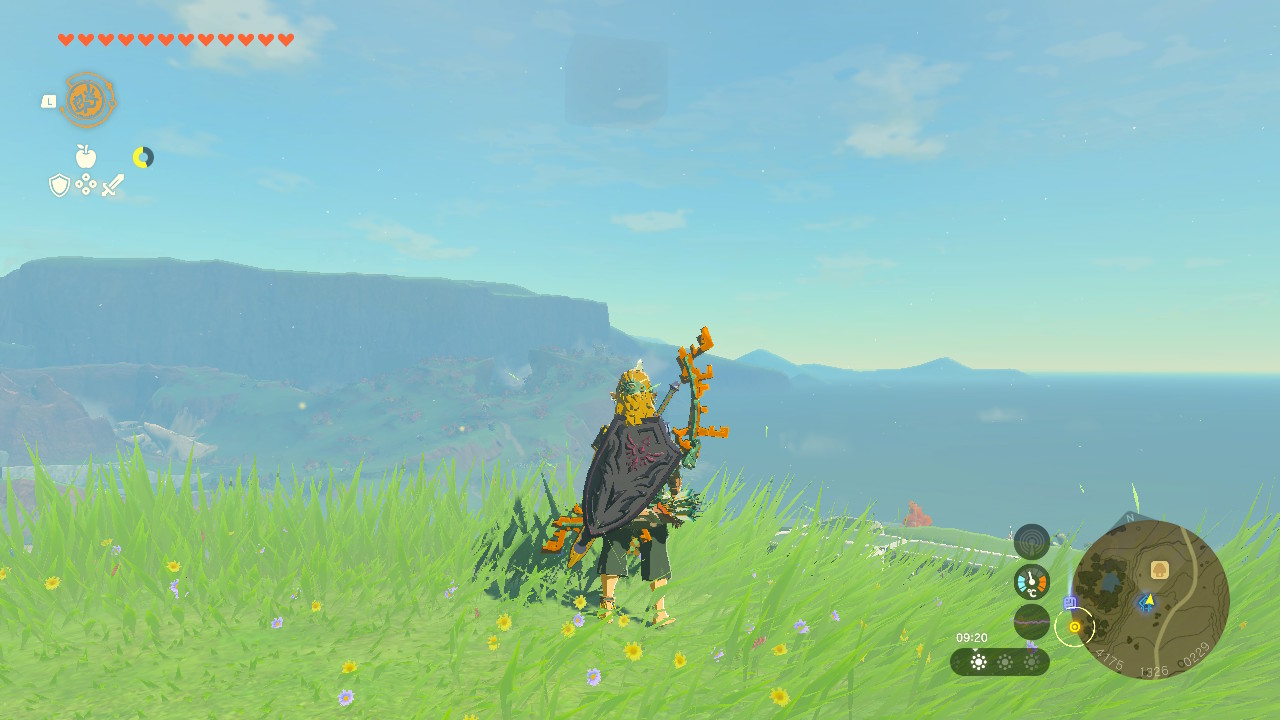
Task: Click the noise meter circle
Action: (x=1032, y=621)
